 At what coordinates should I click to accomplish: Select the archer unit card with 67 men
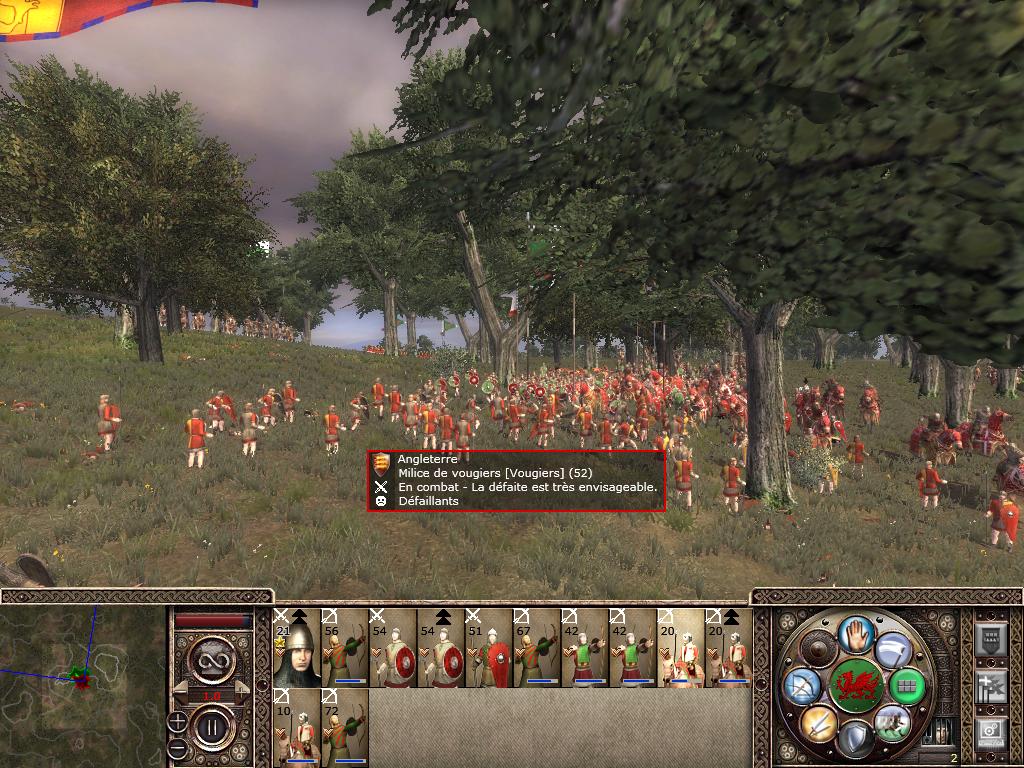point(537,648)
